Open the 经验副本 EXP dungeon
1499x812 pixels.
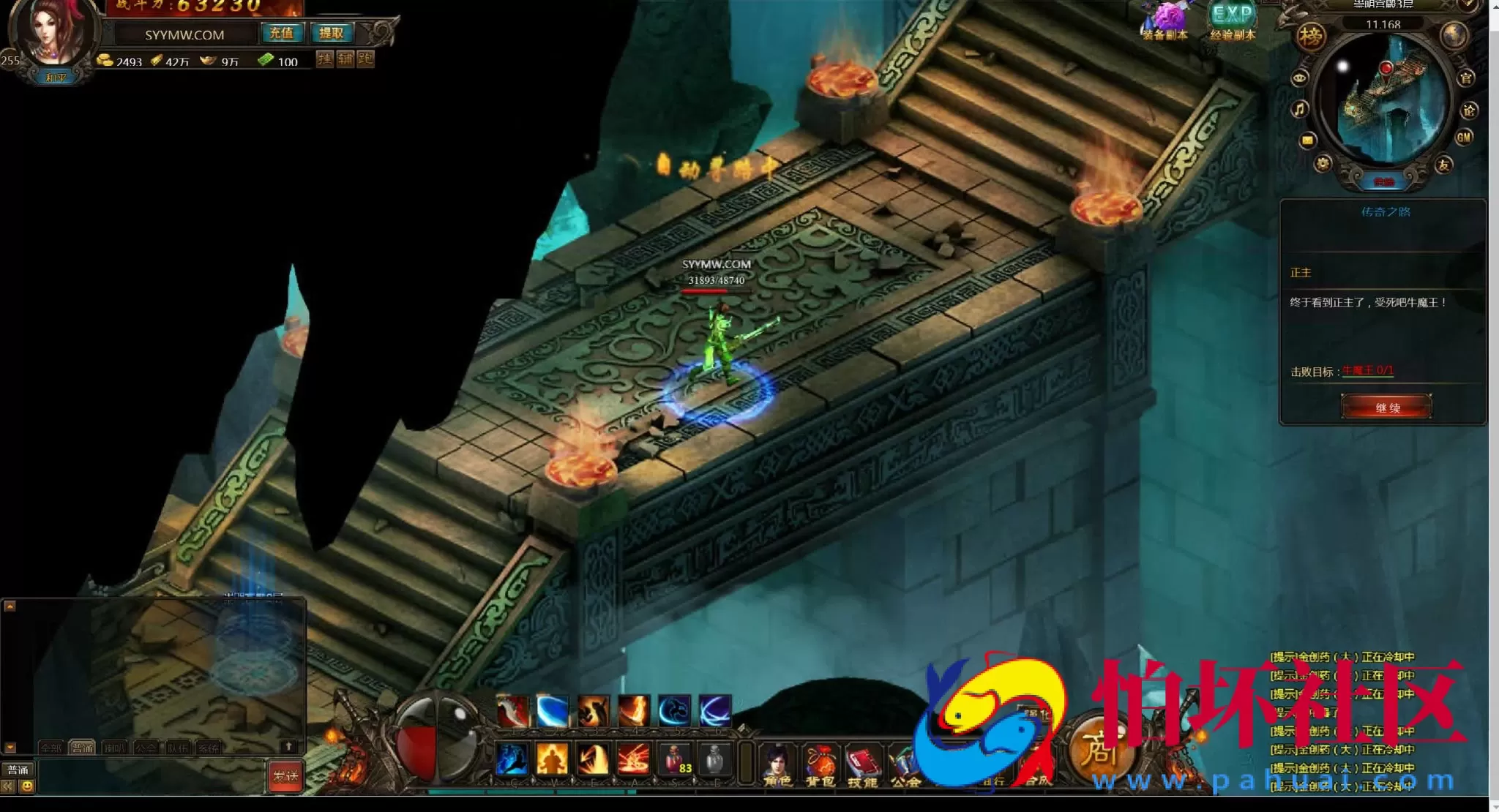pos(1233,22)
